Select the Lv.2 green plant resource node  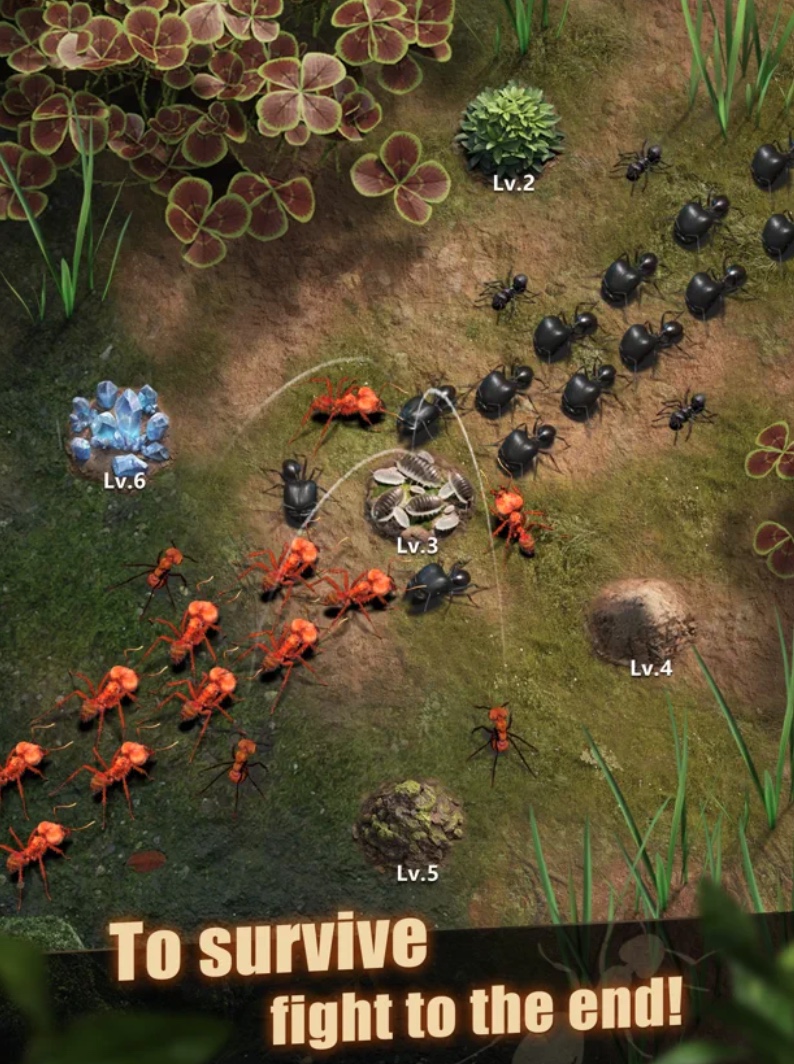point(510,130)
